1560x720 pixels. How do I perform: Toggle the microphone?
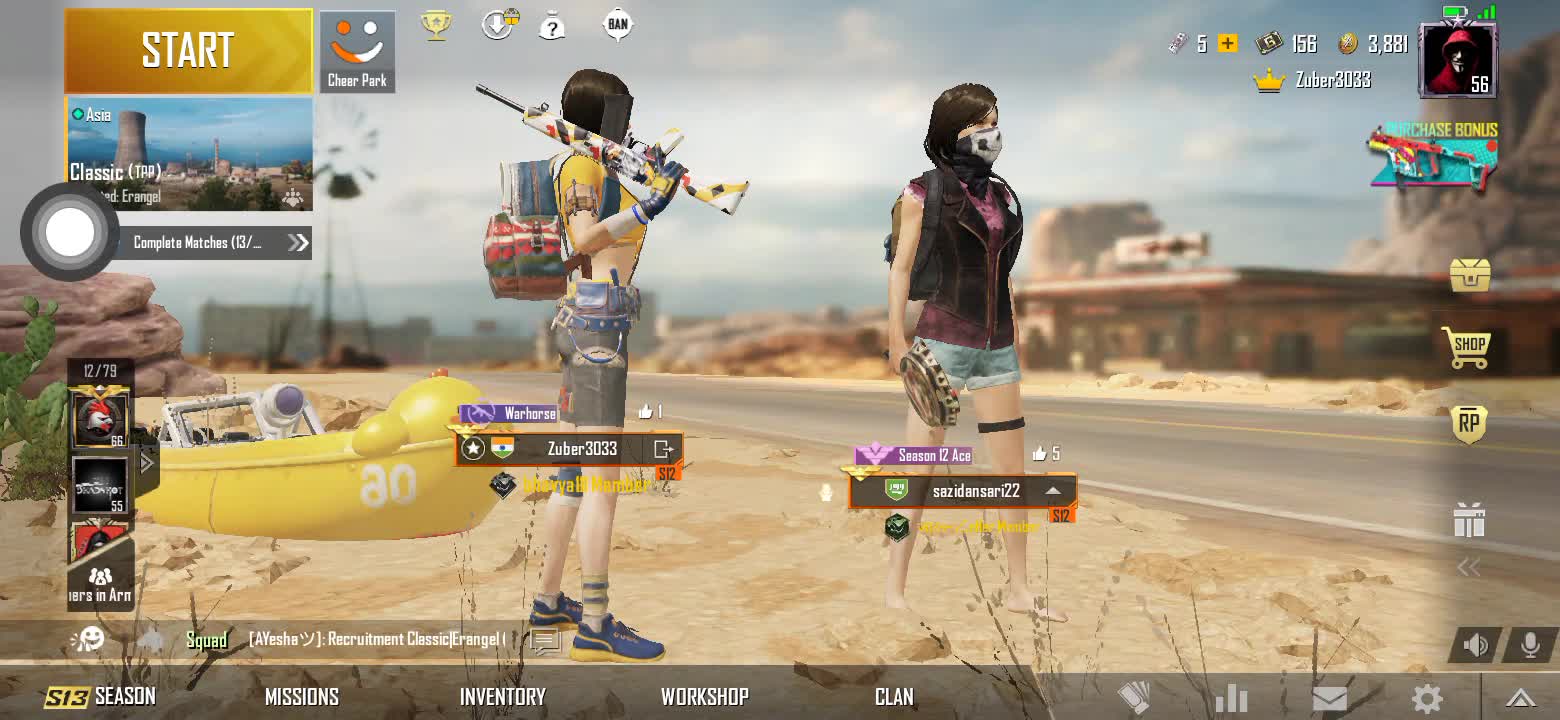pyautogui.click(x=1529, y=645)
